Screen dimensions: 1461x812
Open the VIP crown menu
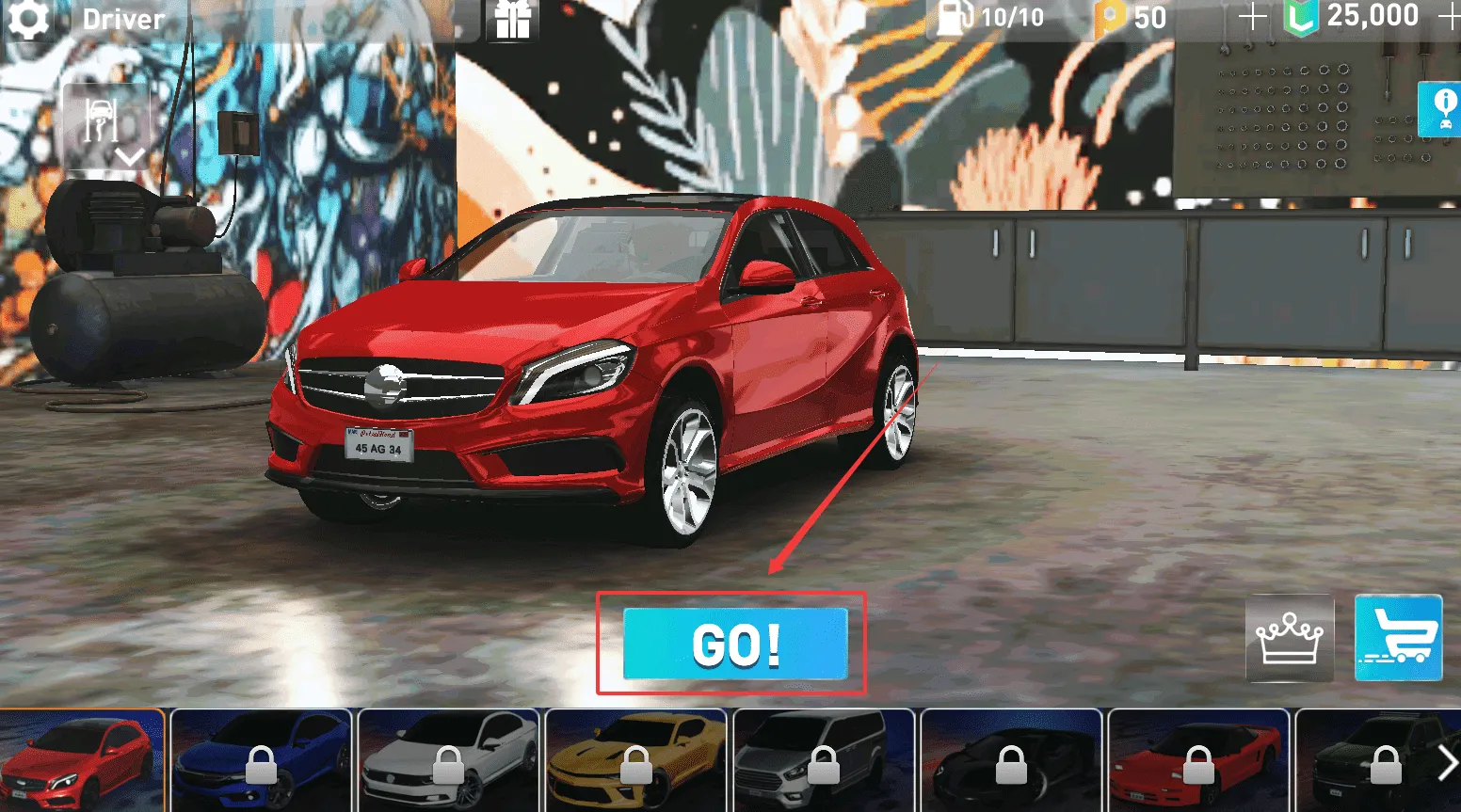(x=1290, y=638)
